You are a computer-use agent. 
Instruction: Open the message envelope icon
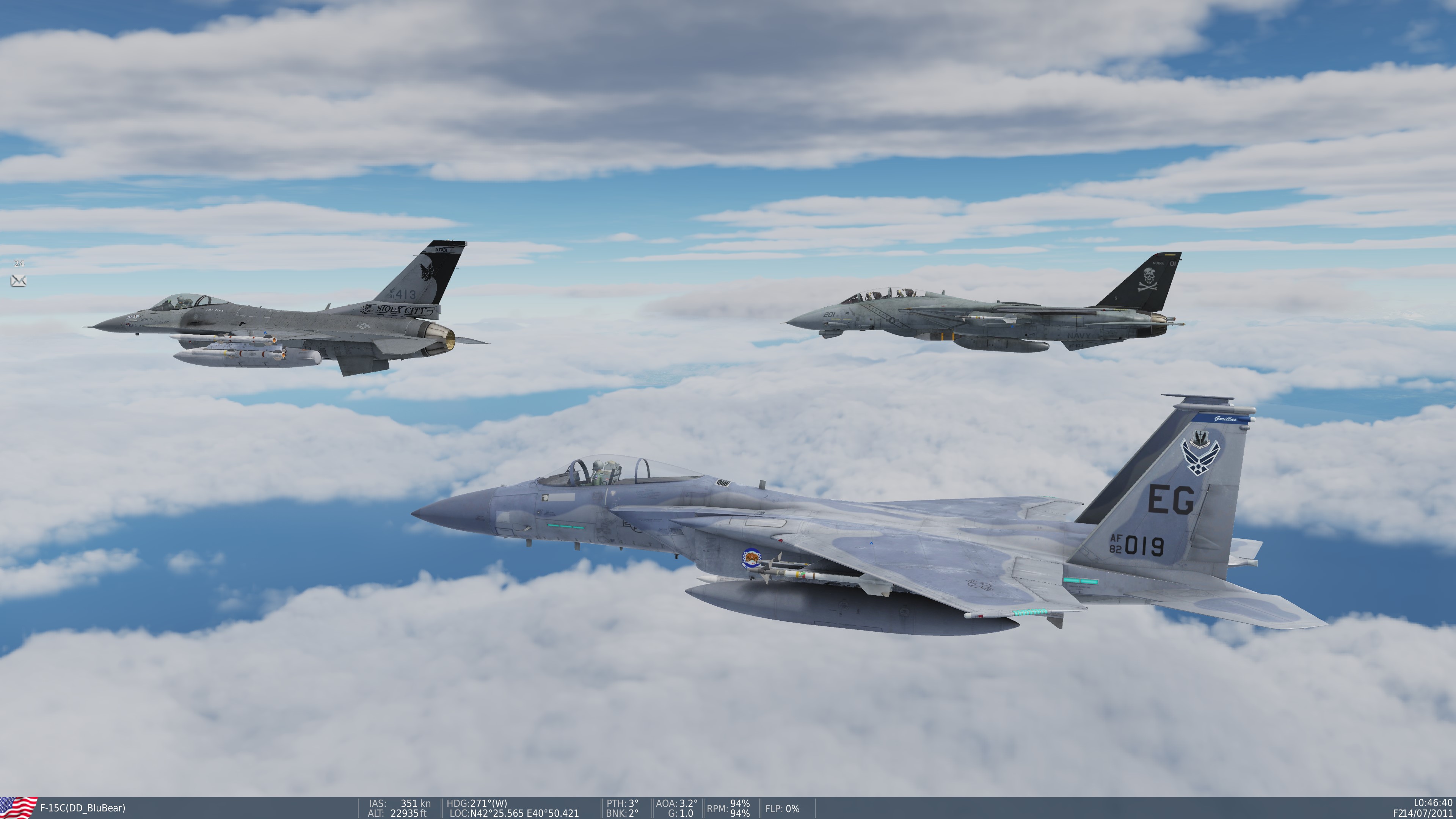18,280
